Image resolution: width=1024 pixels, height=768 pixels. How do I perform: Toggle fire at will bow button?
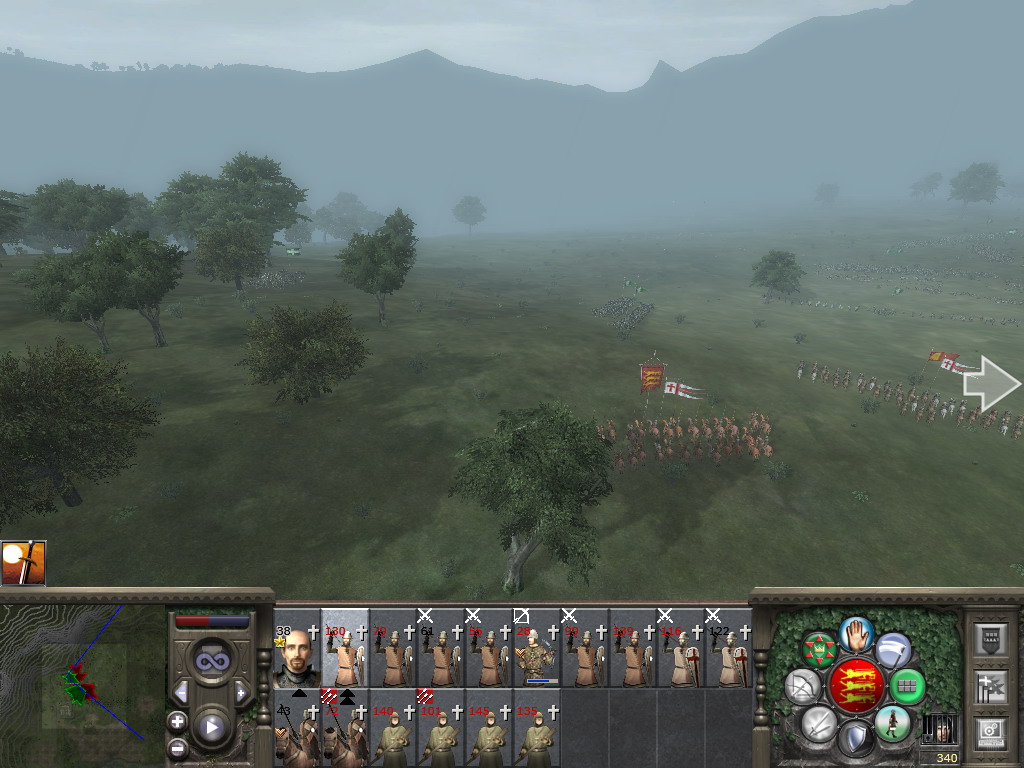802,687
